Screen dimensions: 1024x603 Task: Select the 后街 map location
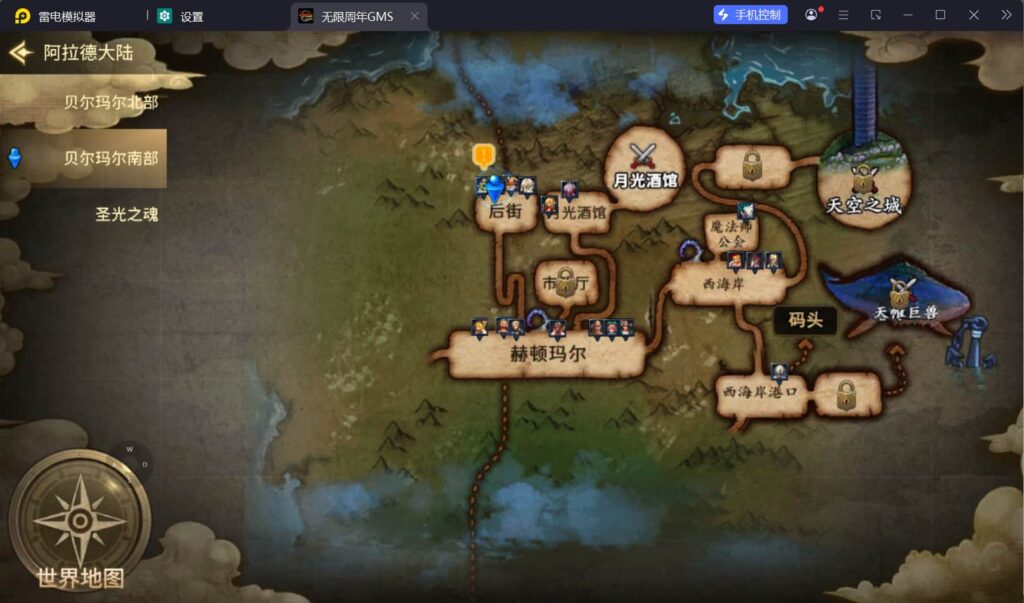(506, 213)
